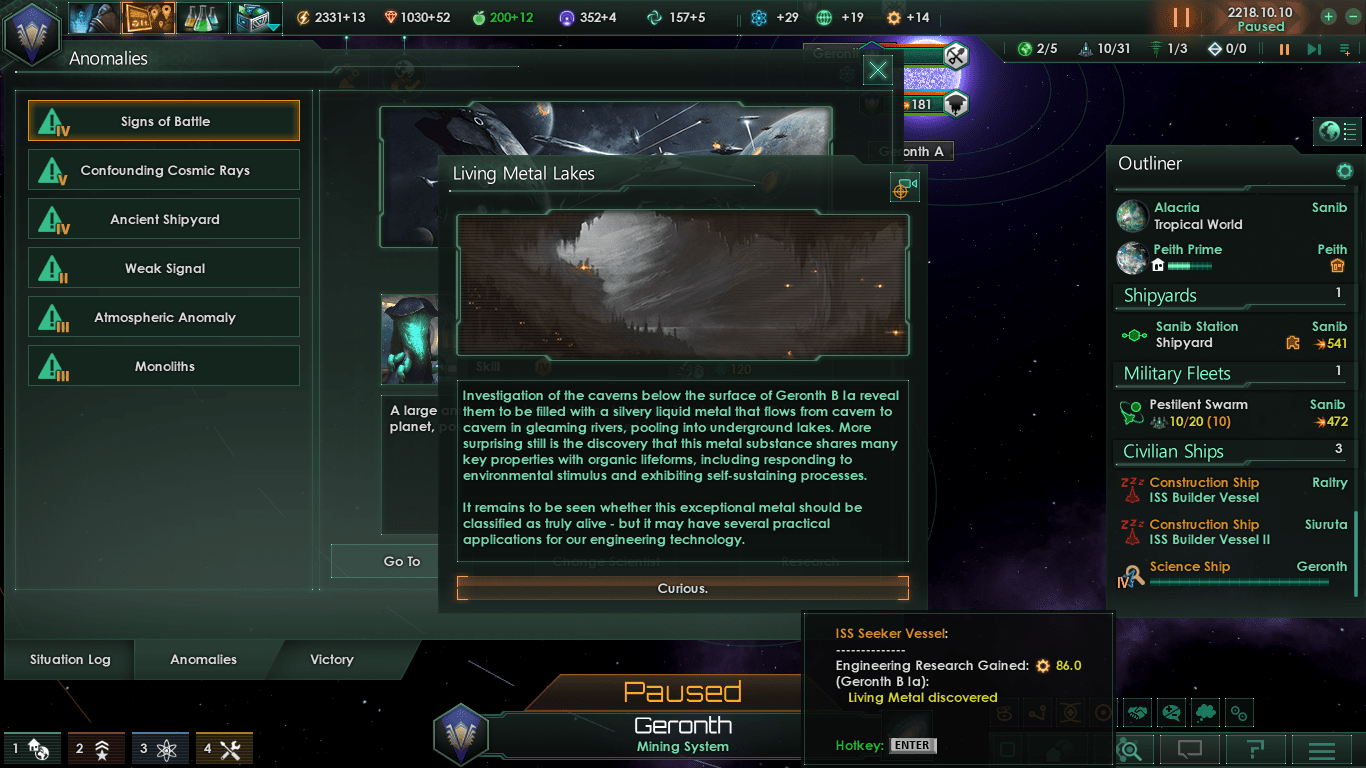Switch to the Victory tab

(330, 660)
